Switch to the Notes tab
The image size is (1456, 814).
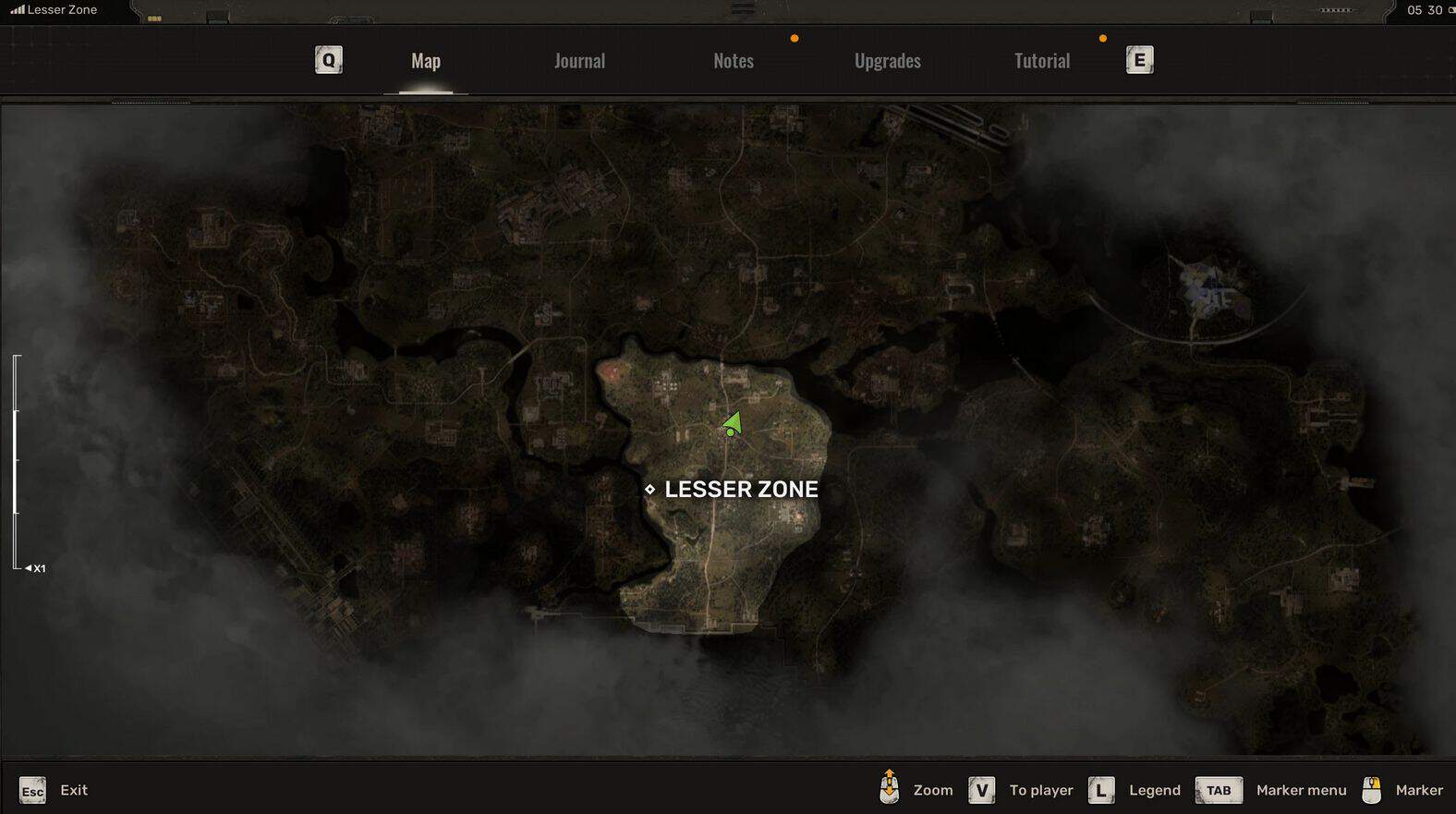734,61
